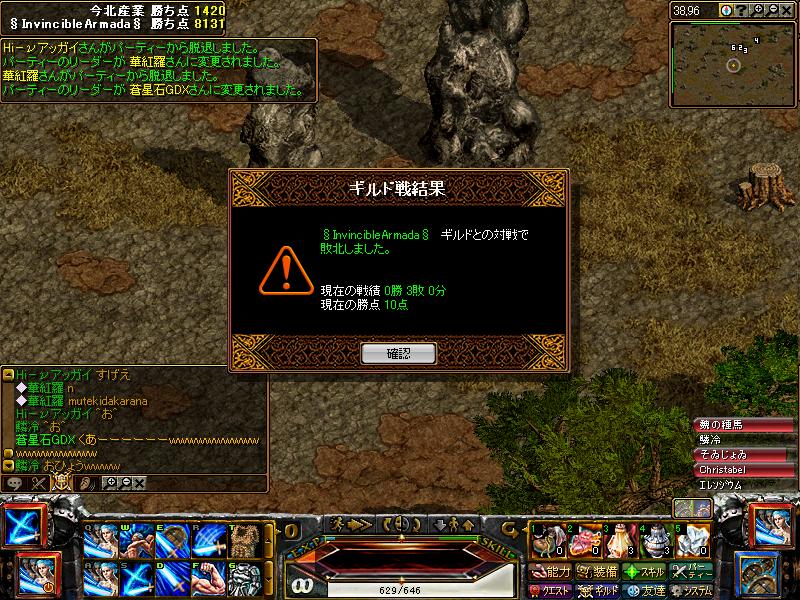This screenshot has width=800, height=600.
Task: Open the スキル (skills) window
Action: tap(643, 572)
